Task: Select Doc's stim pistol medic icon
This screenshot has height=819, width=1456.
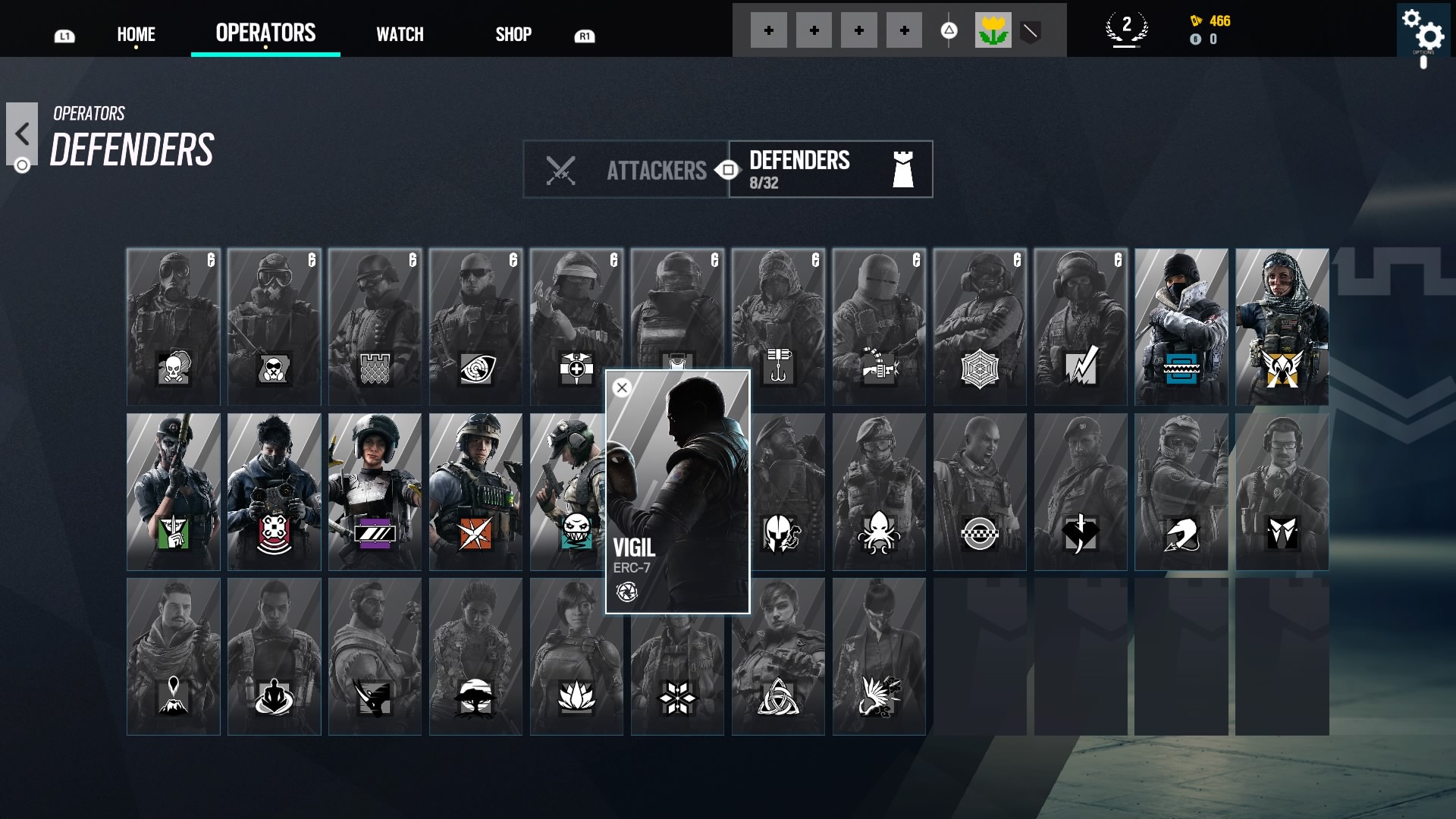Action: [x=578, y=369]
